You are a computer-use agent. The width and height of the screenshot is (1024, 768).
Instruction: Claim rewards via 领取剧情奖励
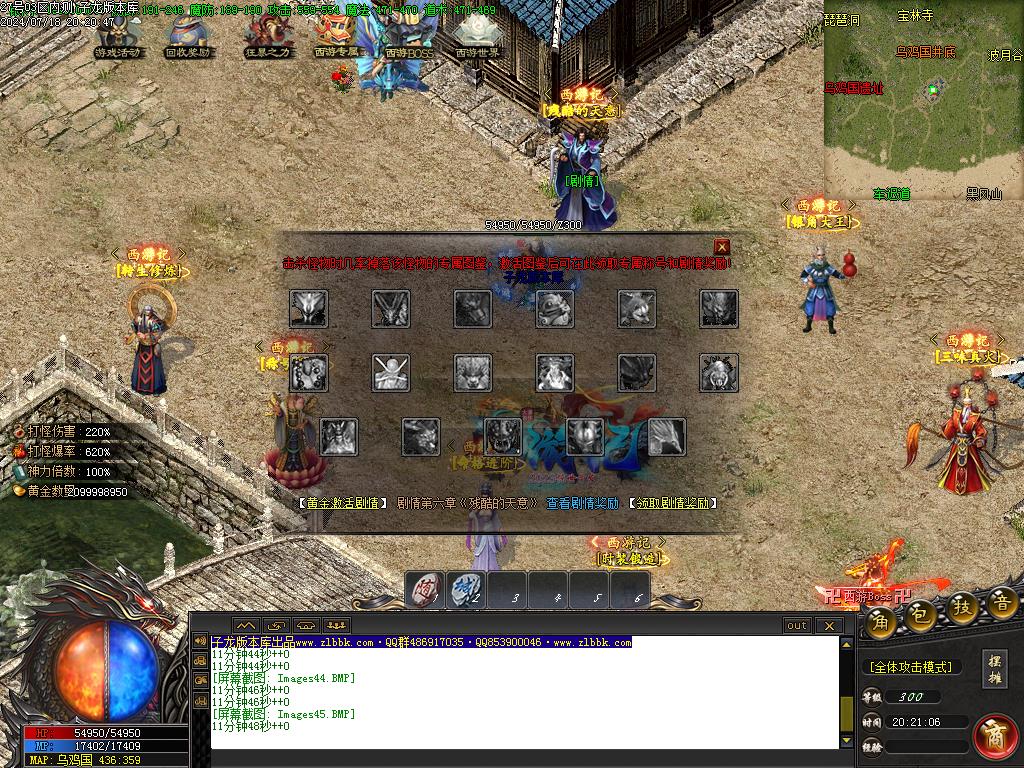tap(672, 504)
